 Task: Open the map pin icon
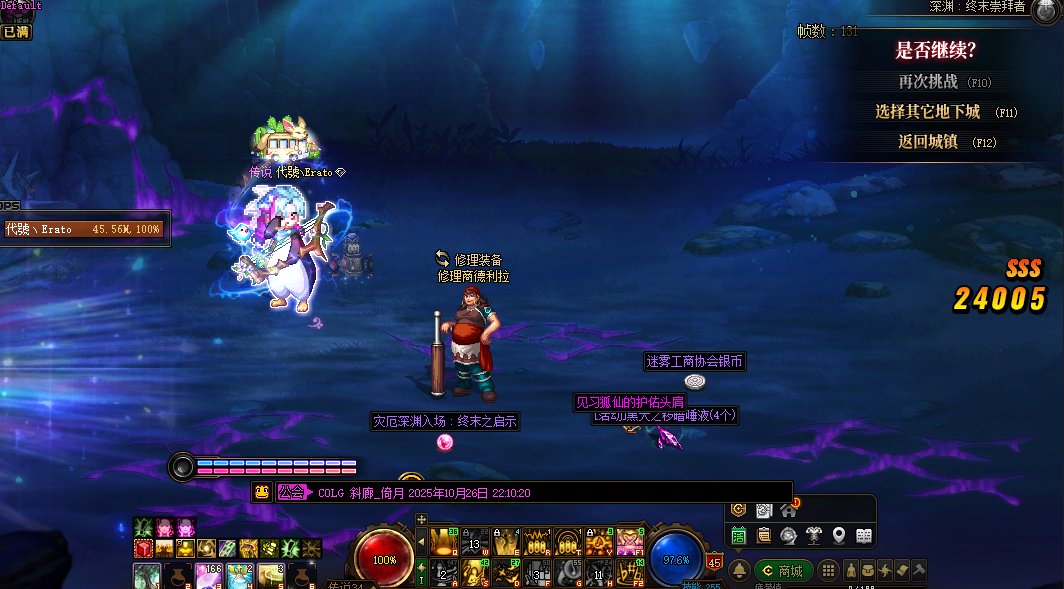(838, 536)
